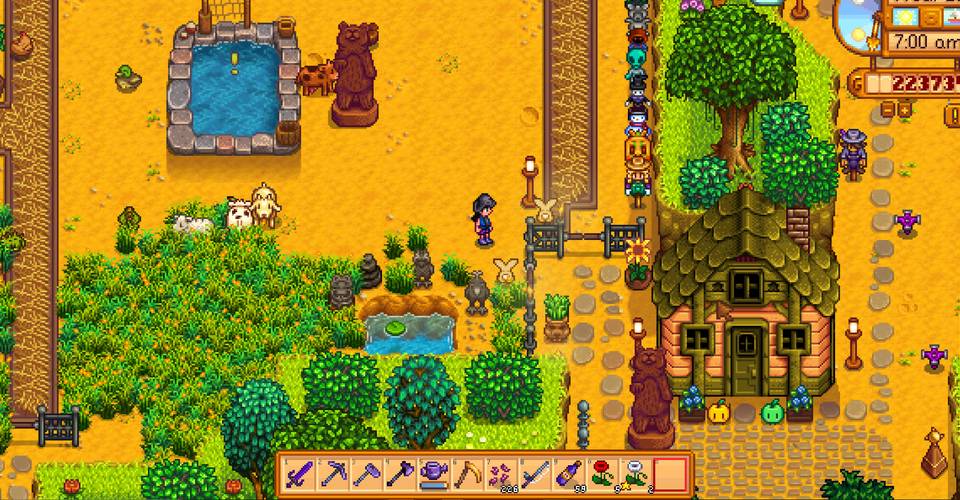This screenshot has width=960, height=500.
Task: Select the purple Galaxy Sword slot
Action: [x=298, y=471]
